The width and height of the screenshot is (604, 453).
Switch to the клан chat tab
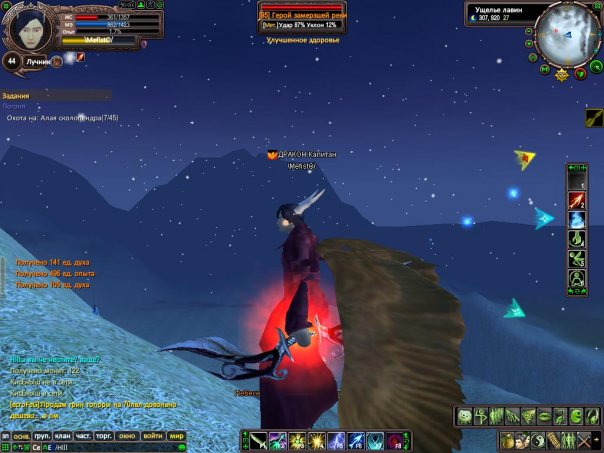pyautogui.click(x=62, y=437)
